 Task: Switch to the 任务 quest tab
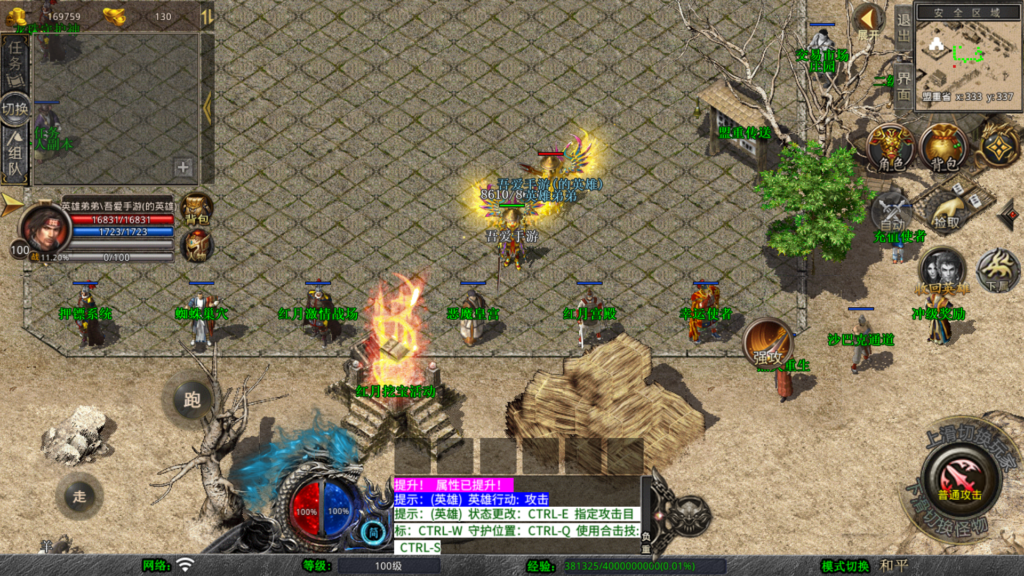click(15, 62)
